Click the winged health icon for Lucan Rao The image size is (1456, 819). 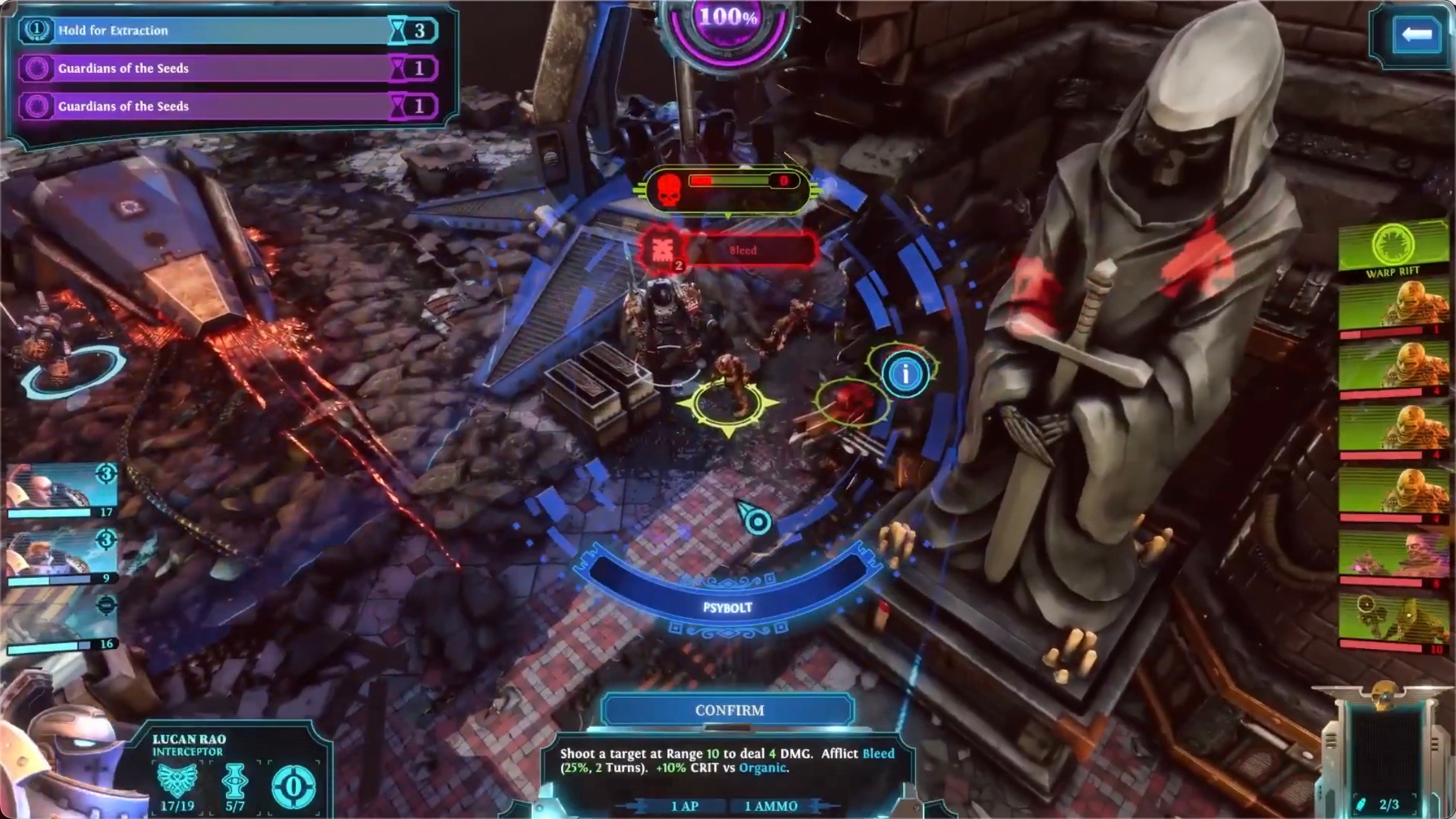coord(177,780)
